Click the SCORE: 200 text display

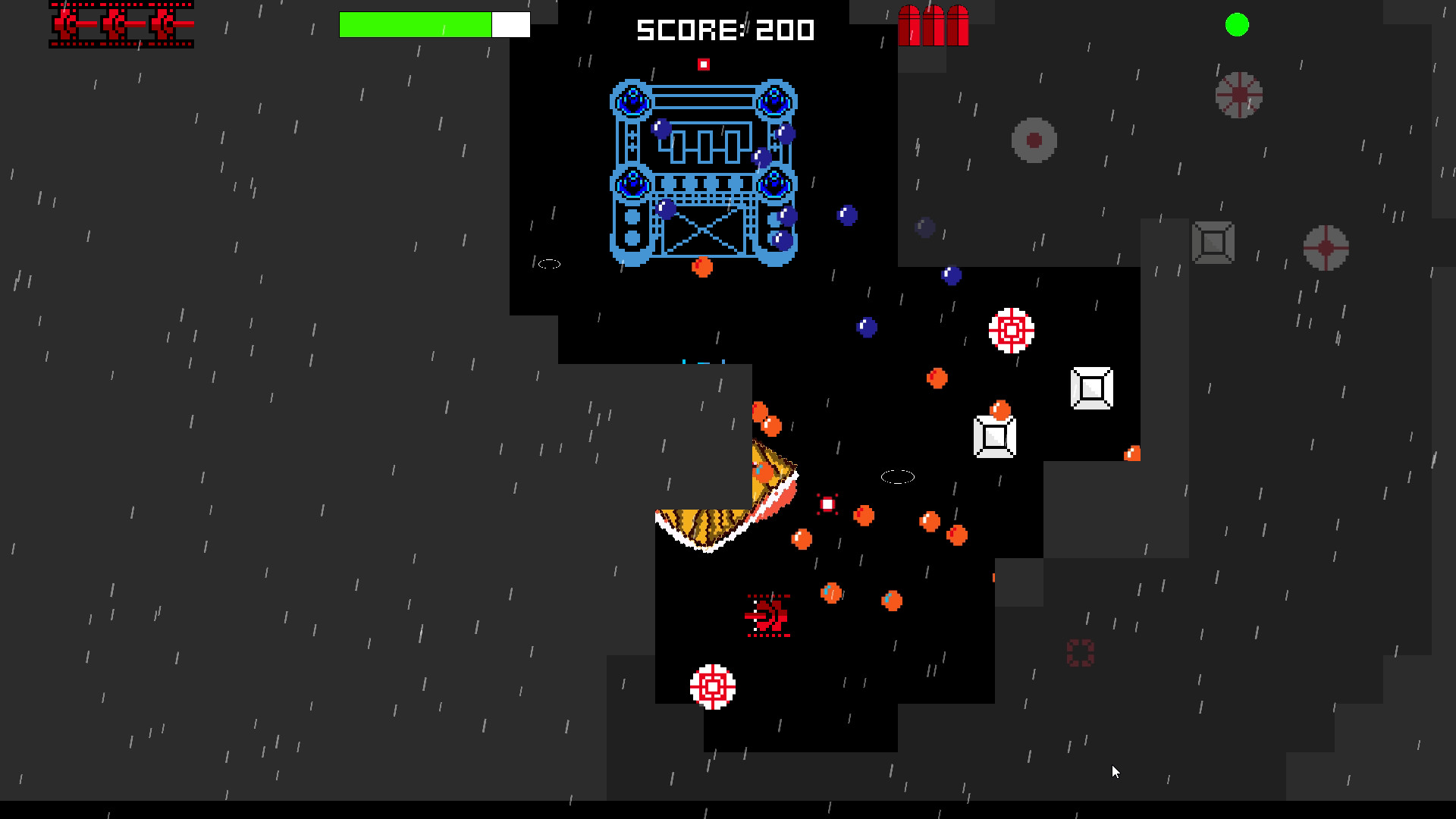click(724, 30)
